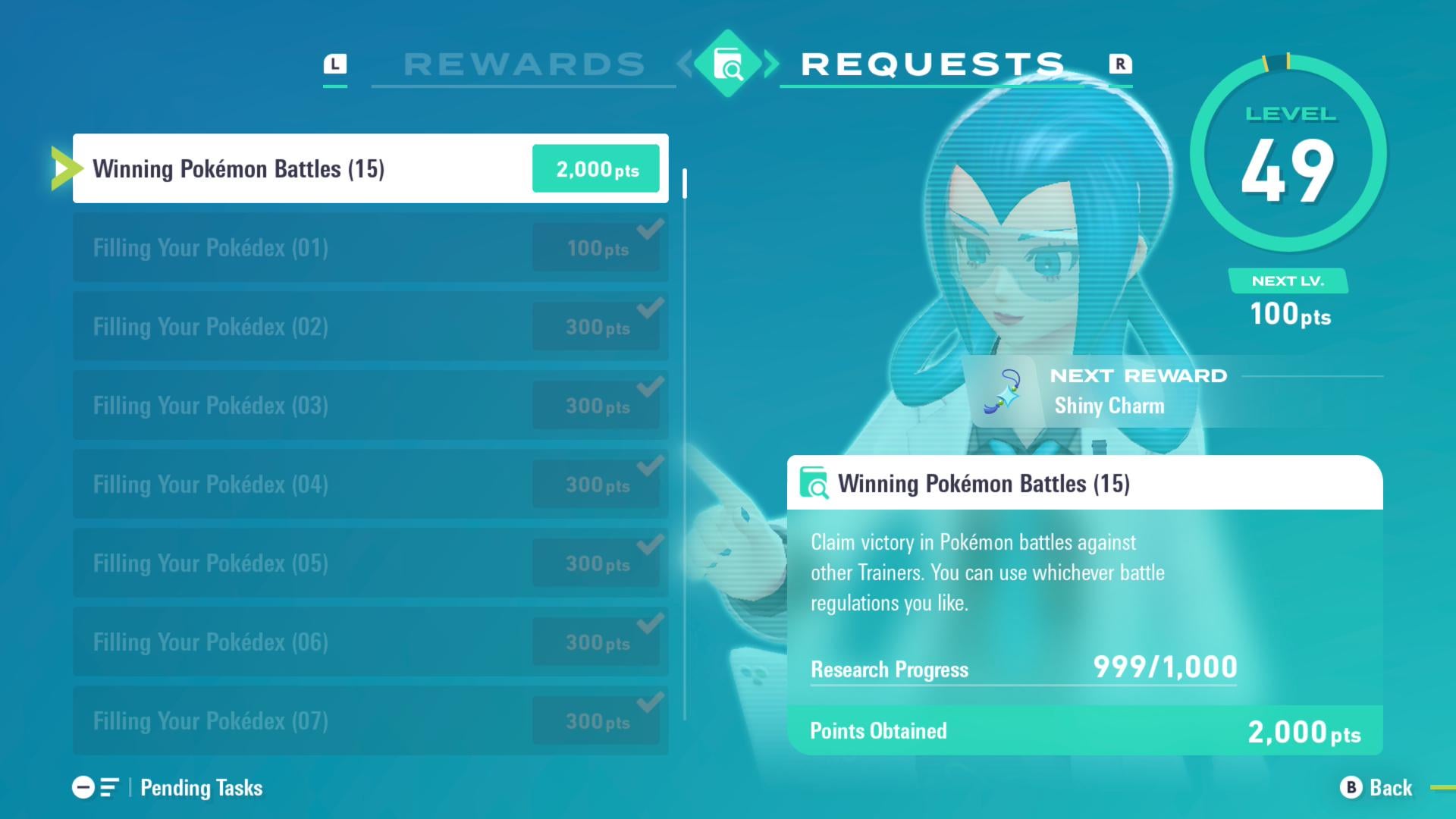Go back with the Back button
Screen dimensions: 1456x819
[1376, 788]
